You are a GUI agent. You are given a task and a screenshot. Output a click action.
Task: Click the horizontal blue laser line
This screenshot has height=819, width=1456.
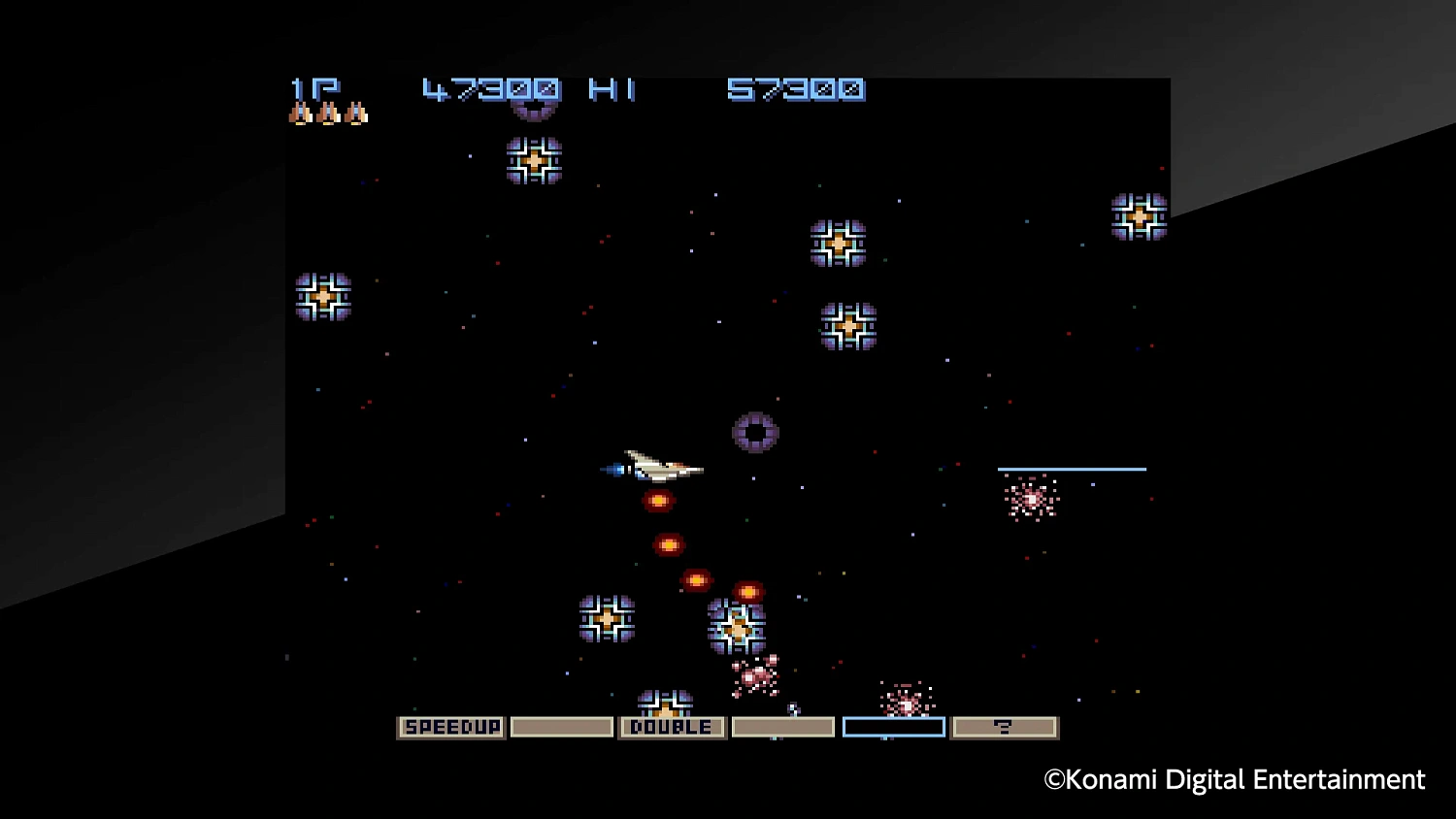[1075, 468]
